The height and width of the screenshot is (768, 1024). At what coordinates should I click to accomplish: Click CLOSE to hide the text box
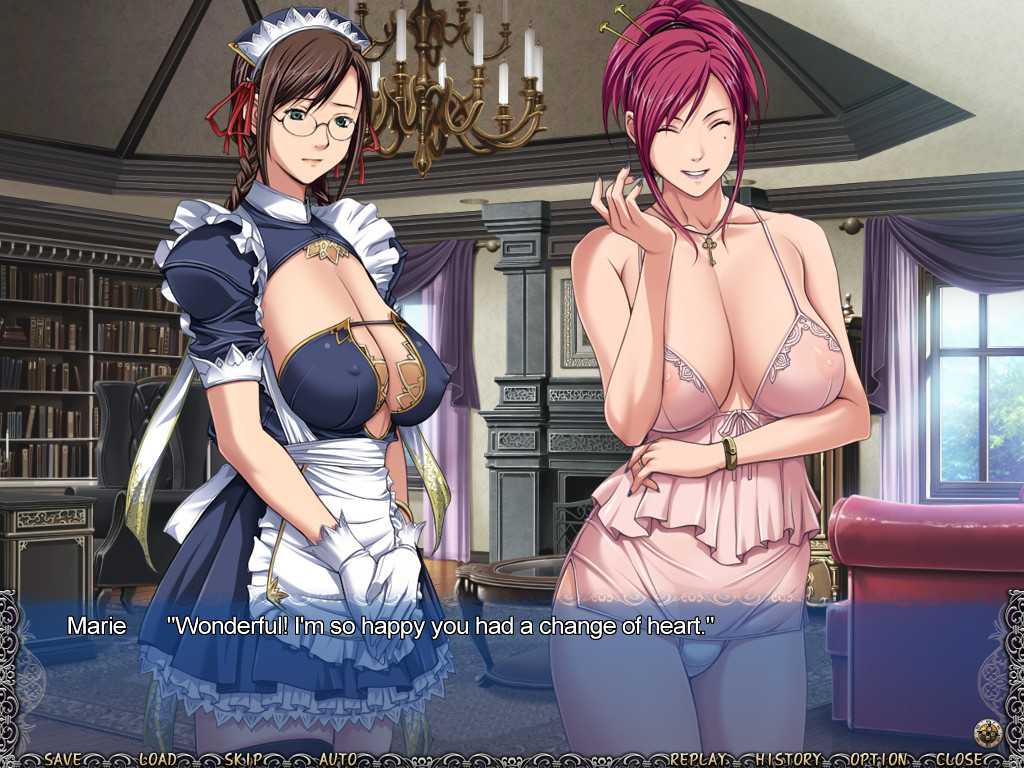pos(962,759)
